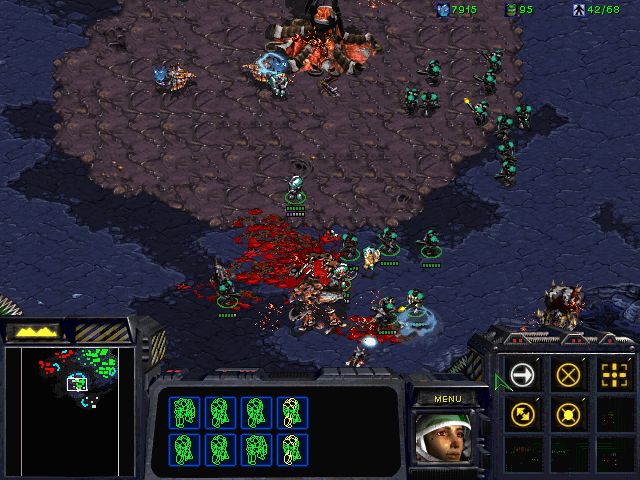Activate the Hold Position command
Screen dimensions: 640x480
click(x=568, y=413)
